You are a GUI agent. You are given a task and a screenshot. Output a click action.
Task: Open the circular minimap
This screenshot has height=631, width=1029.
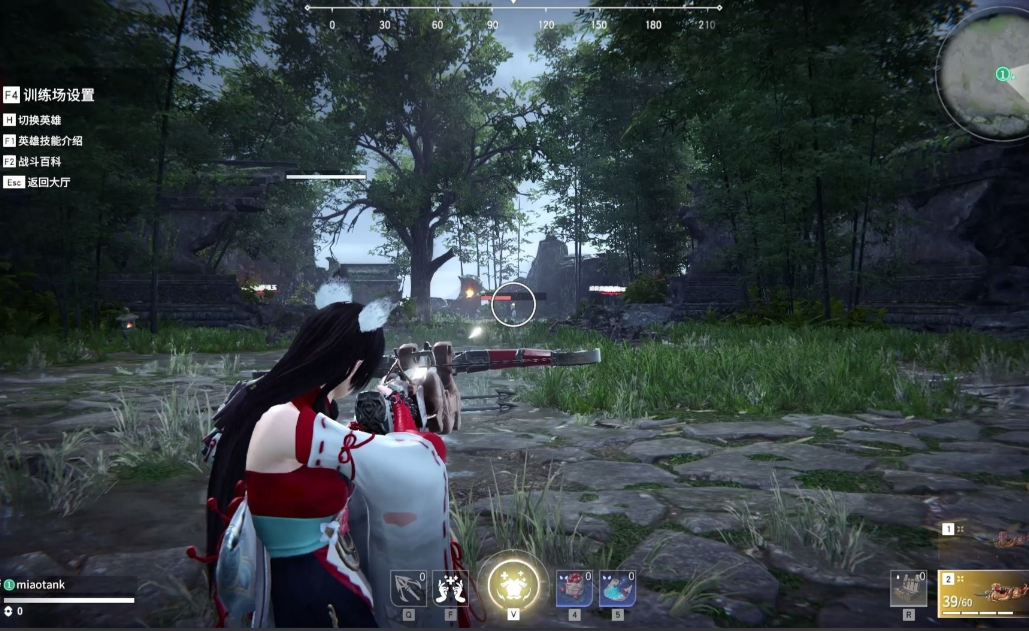pyautogui.click(x=984, y=77)
